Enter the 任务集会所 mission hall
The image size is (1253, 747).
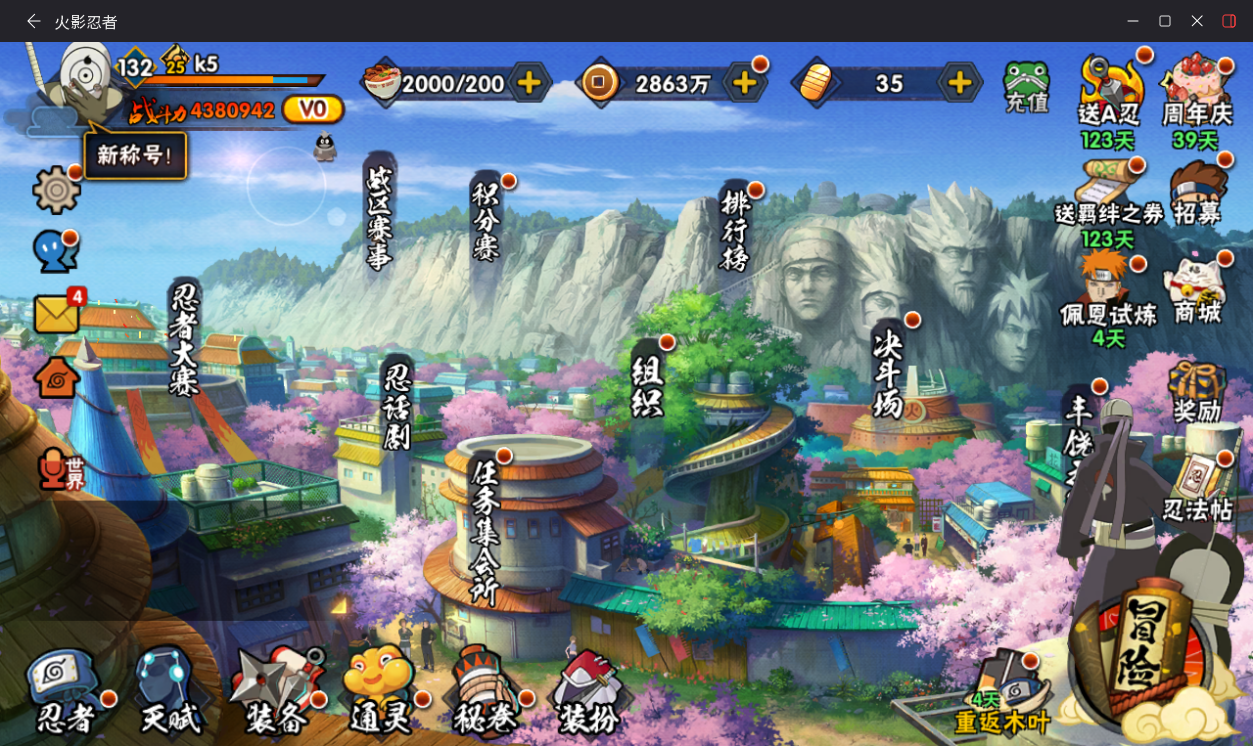pyautogui.click(x=485, y=530)
